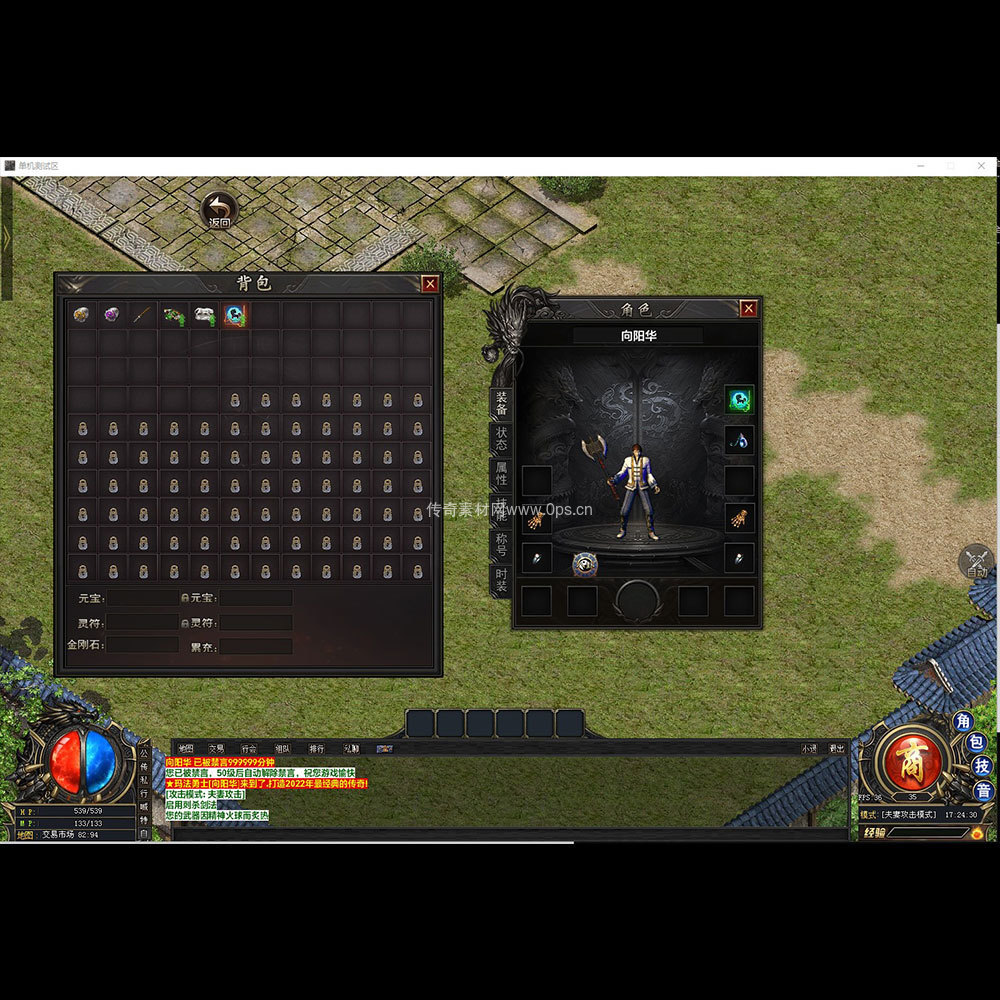Click the yin-yang emblem in character panel

(585, 564)
